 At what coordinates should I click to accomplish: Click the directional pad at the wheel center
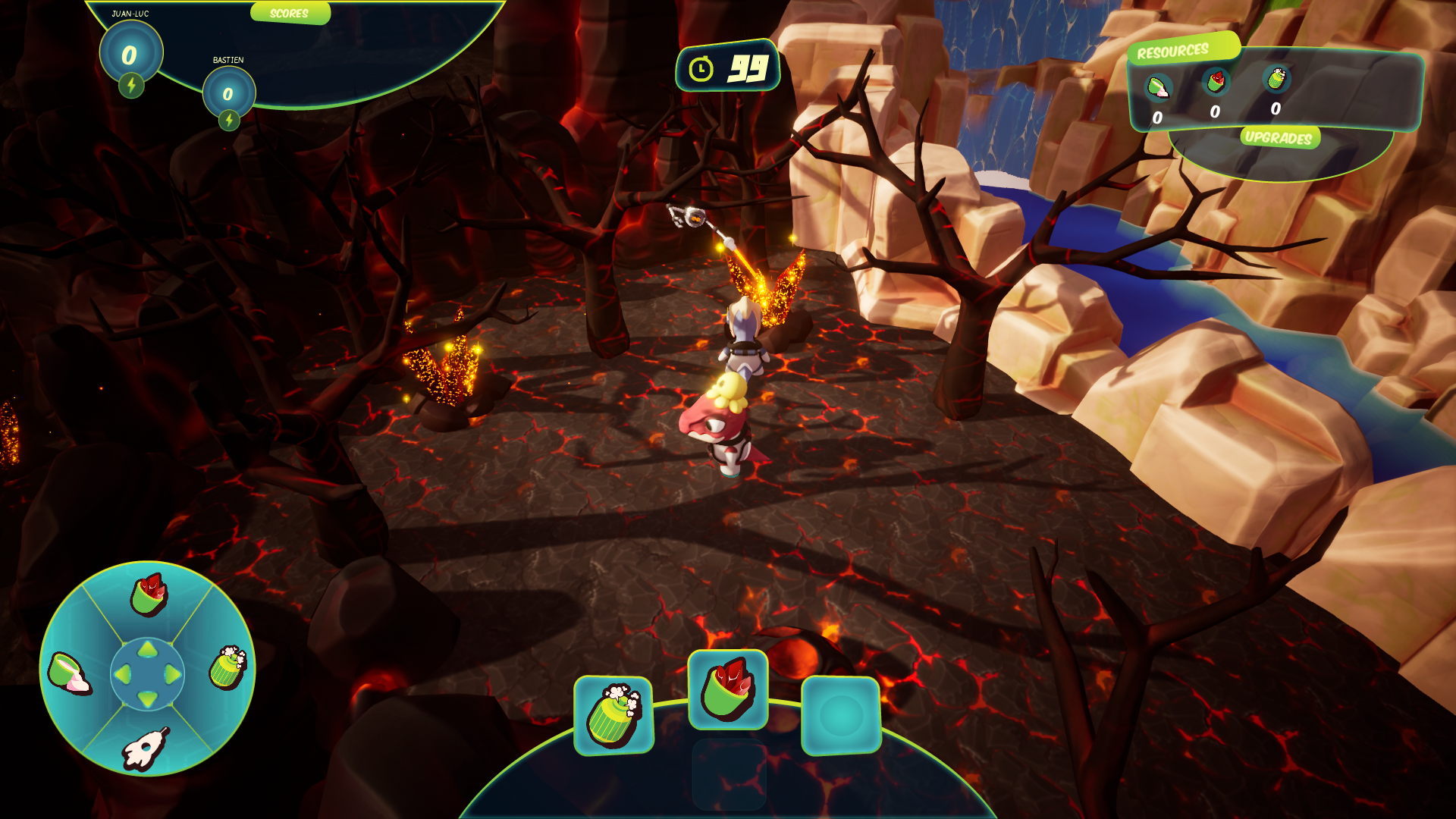[x=147, y=673]
